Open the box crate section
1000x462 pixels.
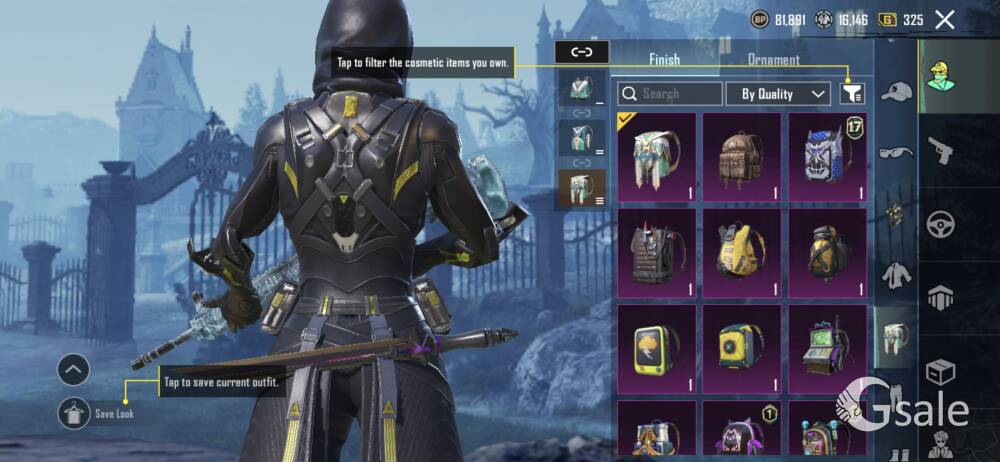click(940, 372)
